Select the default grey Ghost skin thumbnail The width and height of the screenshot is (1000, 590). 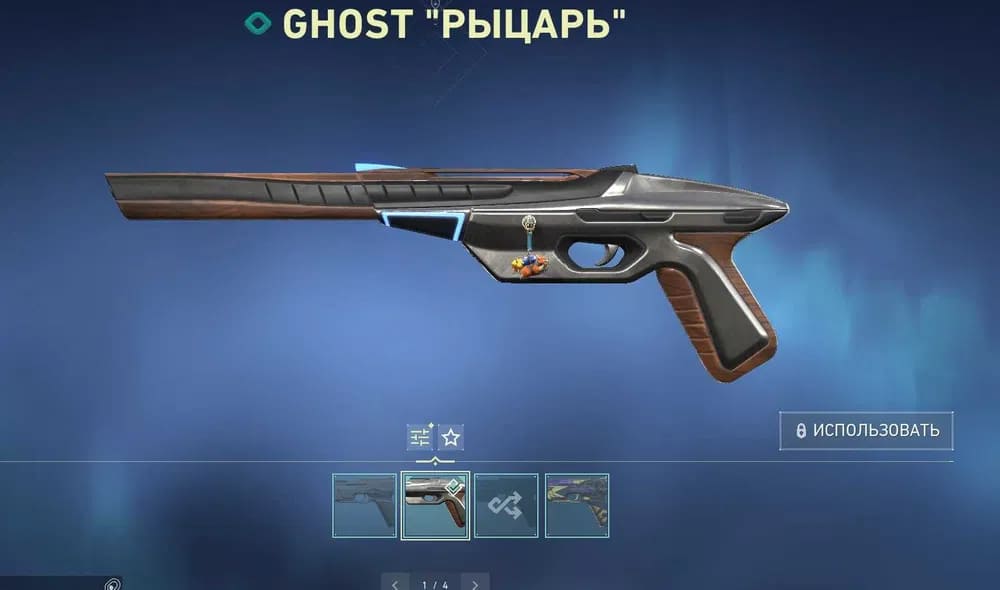[x=364, y=506]
